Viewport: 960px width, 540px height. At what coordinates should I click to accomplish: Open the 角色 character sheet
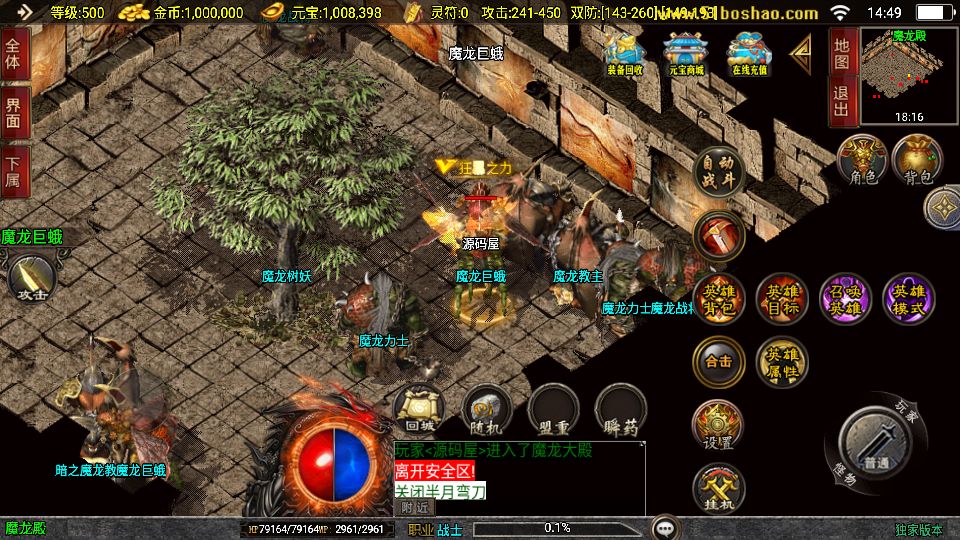862,160
